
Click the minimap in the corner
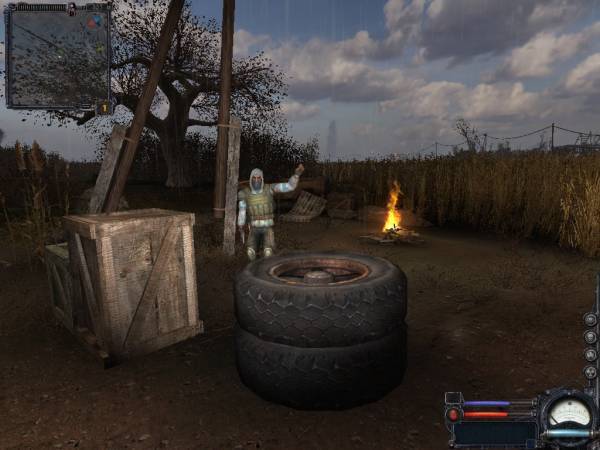57,55
